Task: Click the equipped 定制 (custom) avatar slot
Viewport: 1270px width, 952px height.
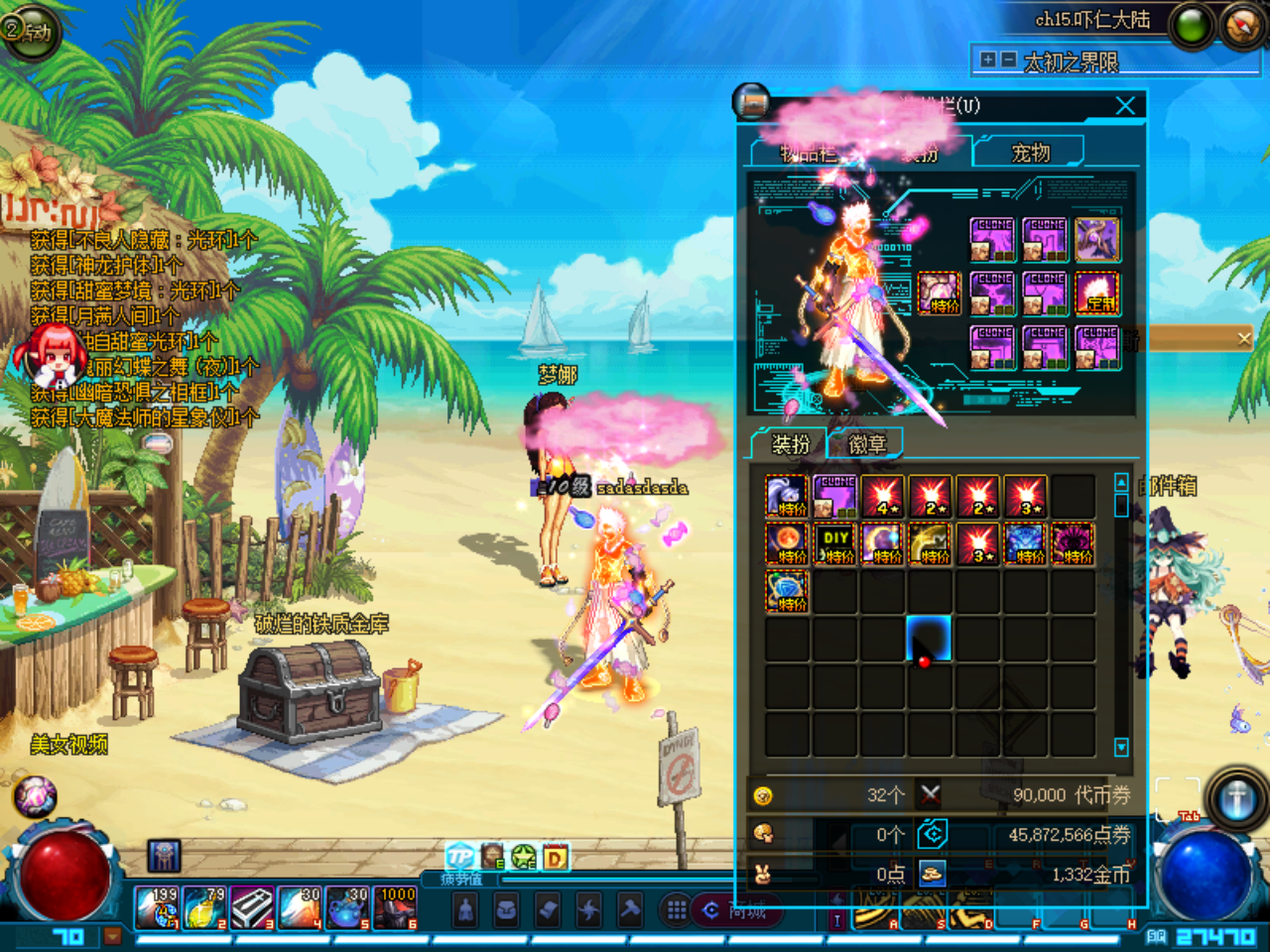Action: (1097, 294)
